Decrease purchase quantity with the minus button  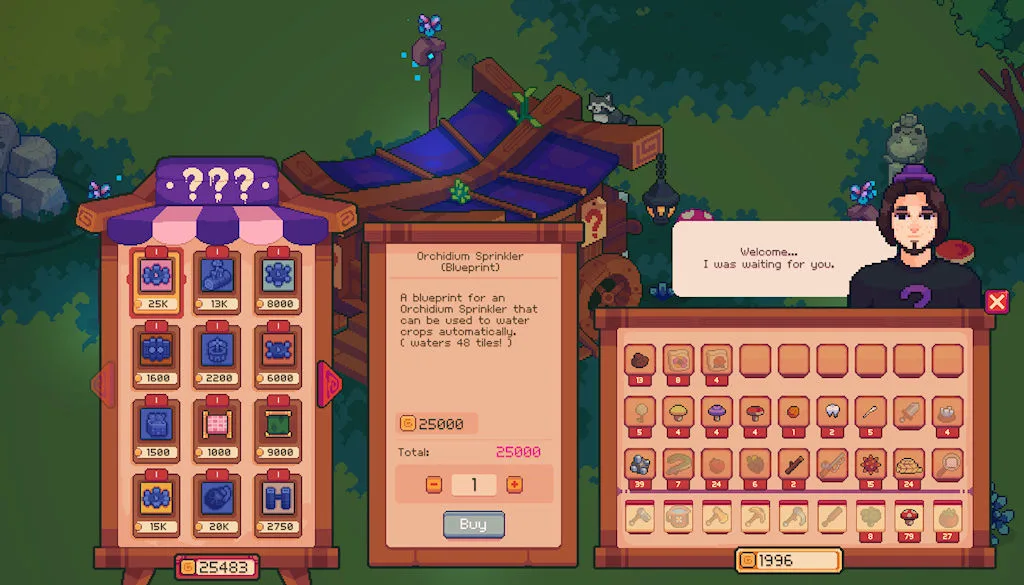434,485
